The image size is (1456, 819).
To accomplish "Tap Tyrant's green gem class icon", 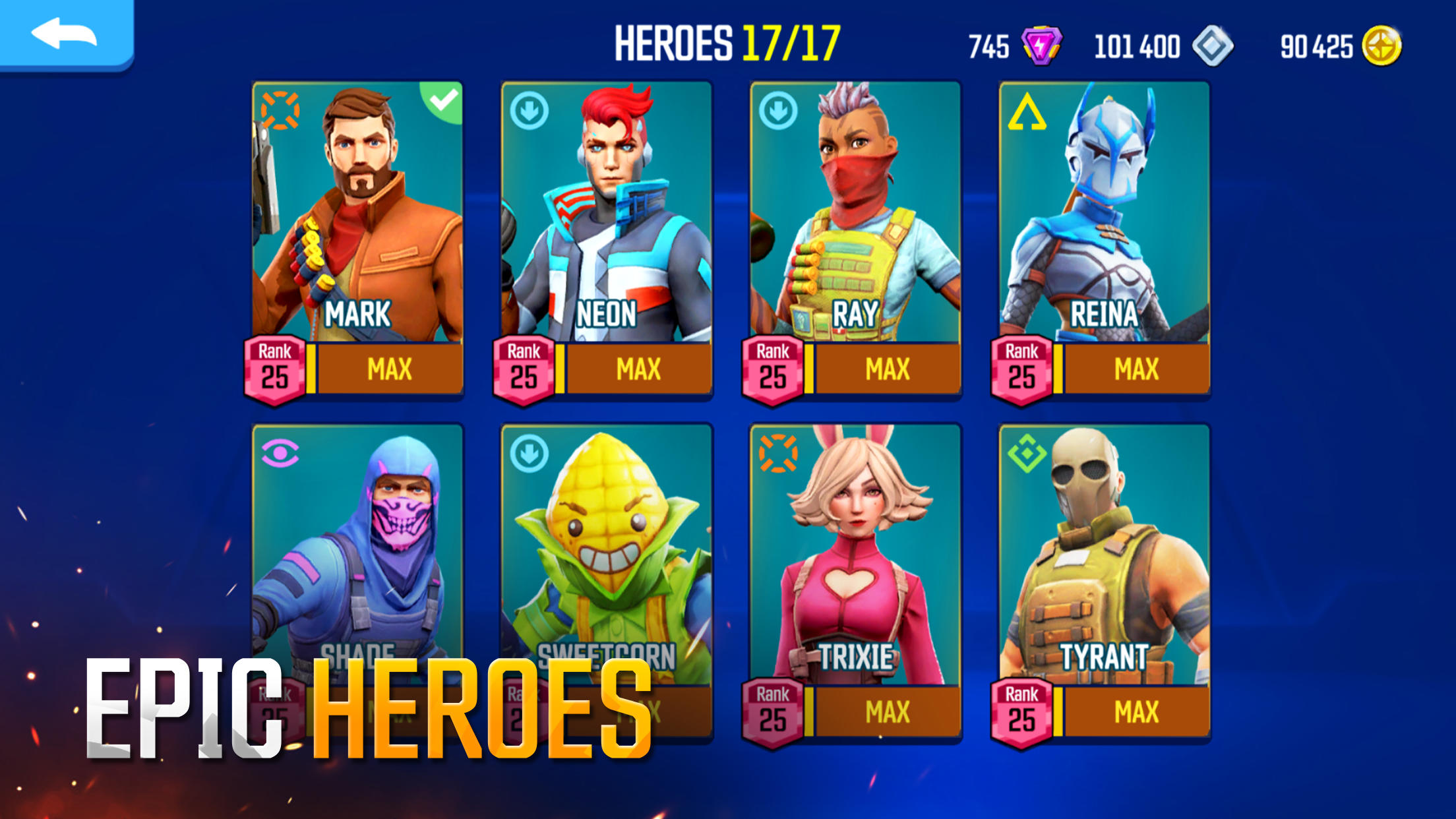I will point(1026,453).
